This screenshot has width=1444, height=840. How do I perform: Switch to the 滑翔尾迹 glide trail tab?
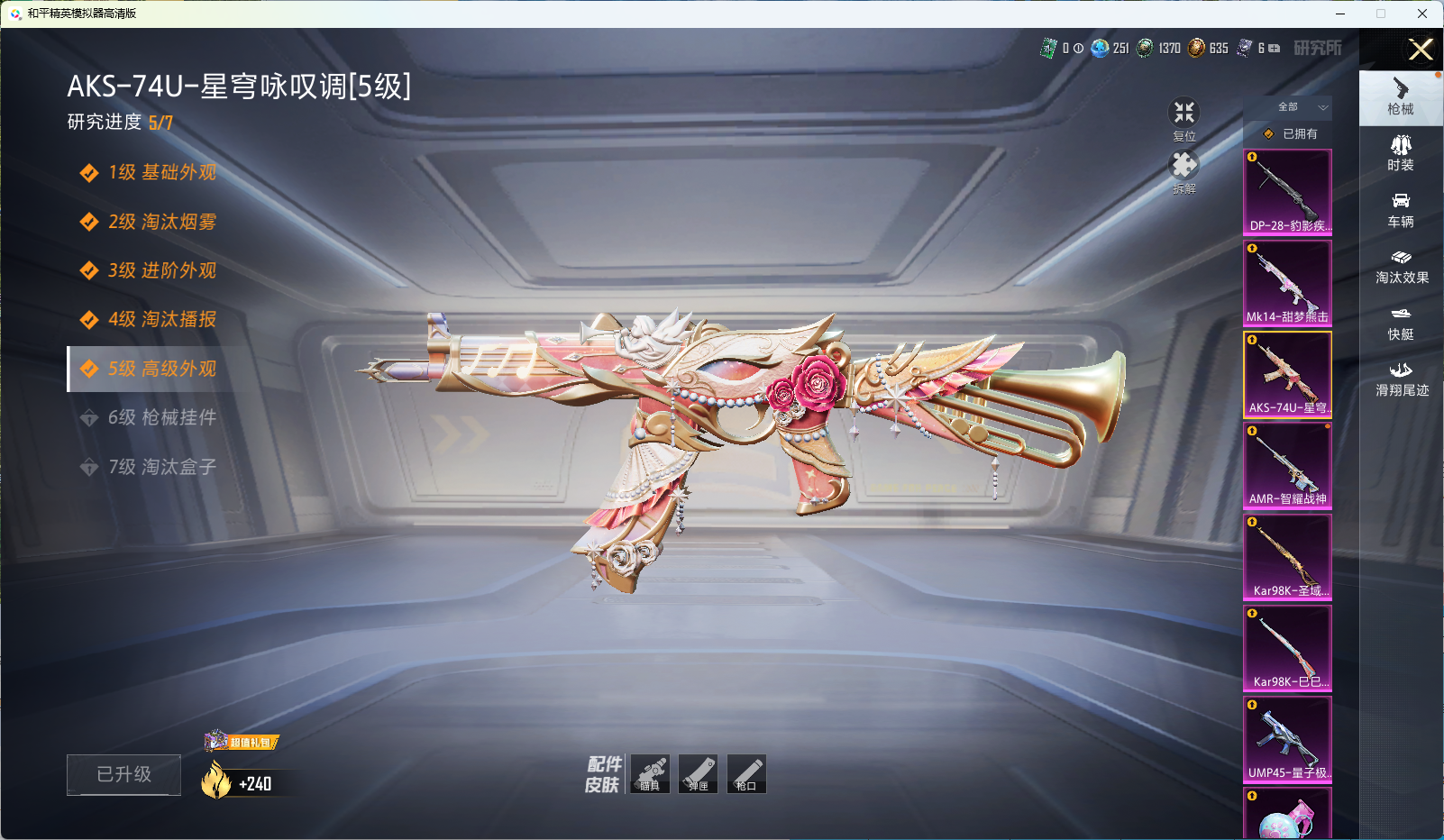(1401, 379)
